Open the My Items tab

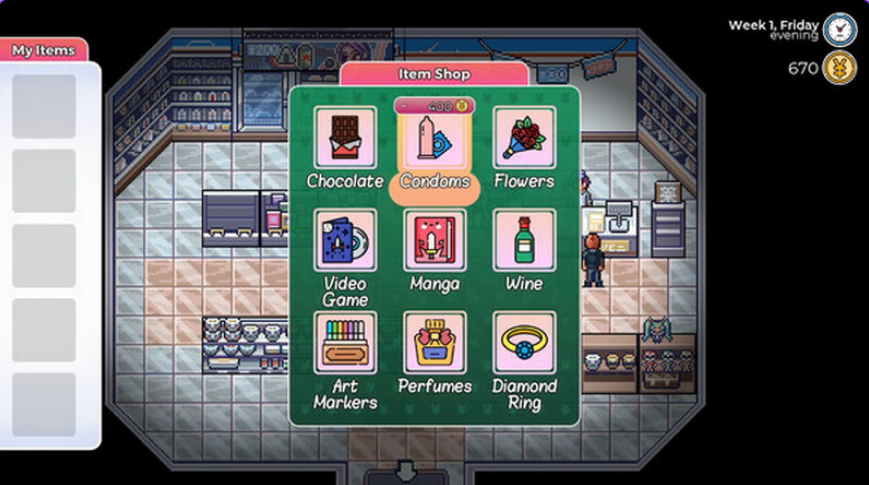43,49
